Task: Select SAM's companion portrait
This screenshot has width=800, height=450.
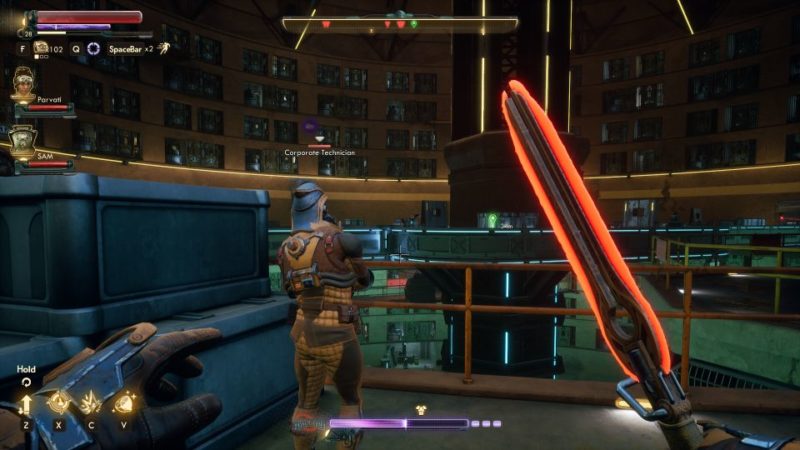Action: [x=23, y=142]
